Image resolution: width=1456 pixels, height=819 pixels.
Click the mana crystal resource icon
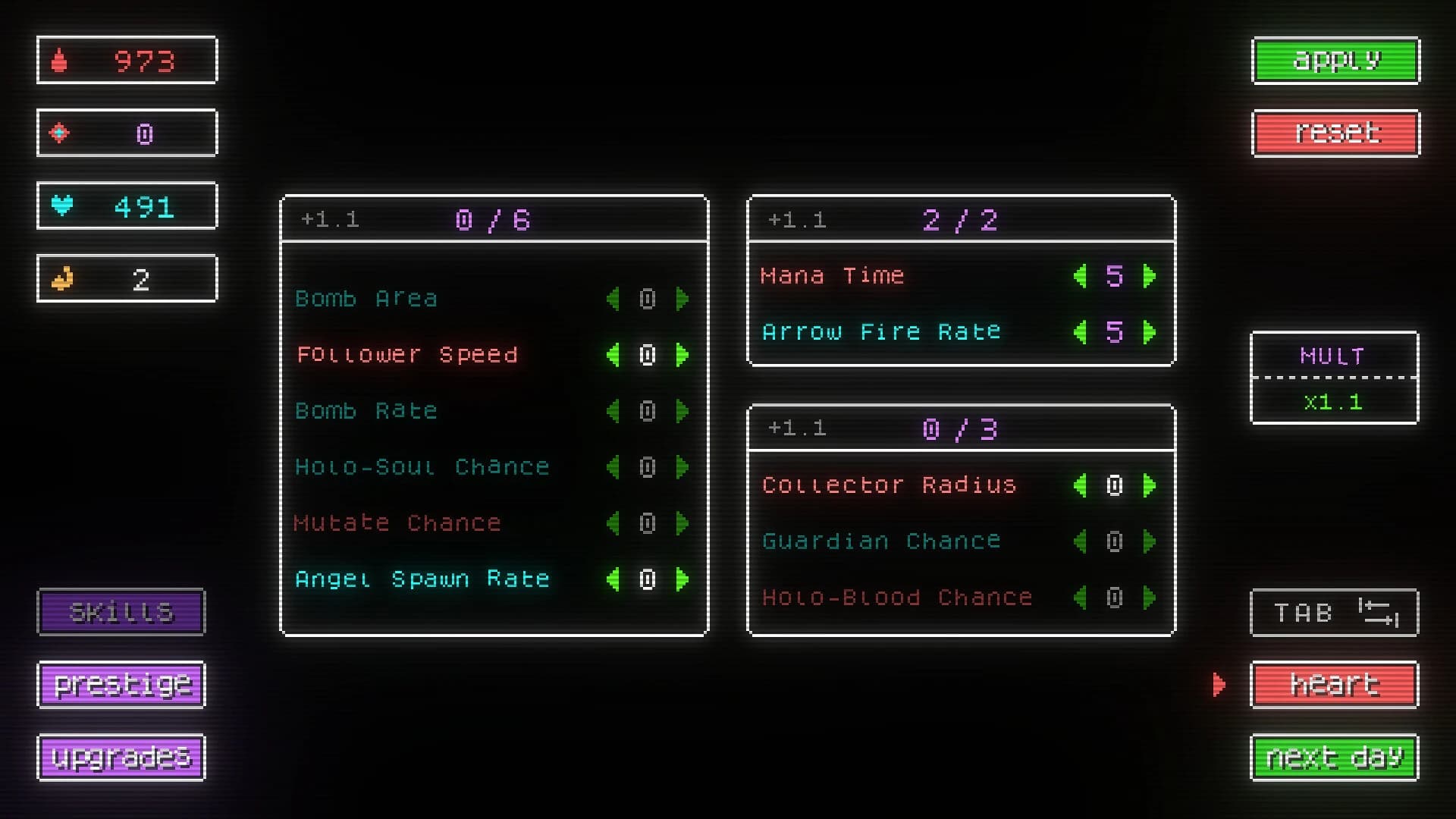coord(59,133)
